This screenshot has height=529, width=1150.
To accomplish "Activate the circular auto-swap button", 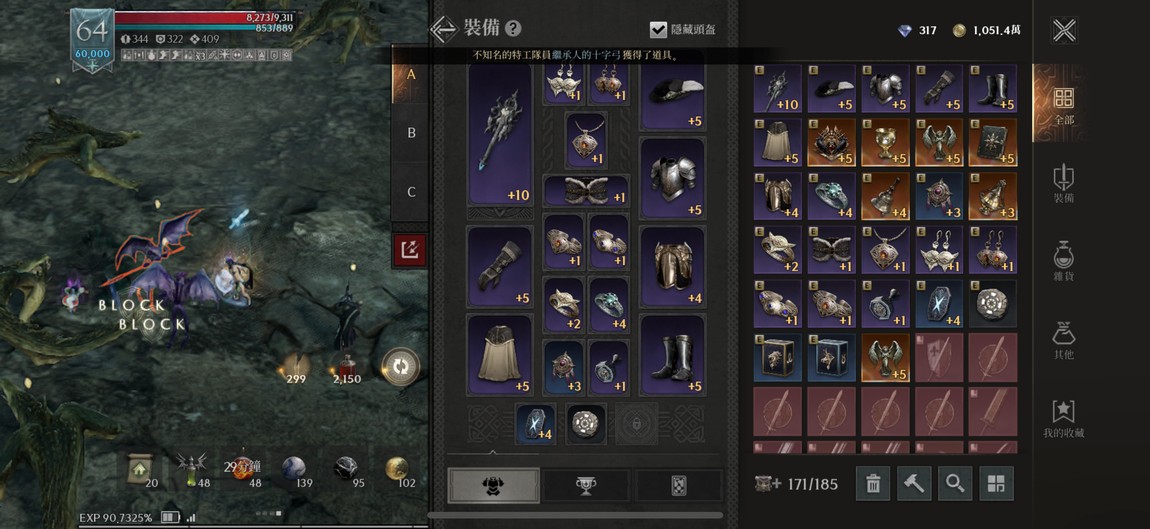I will [x=400, y=367].
